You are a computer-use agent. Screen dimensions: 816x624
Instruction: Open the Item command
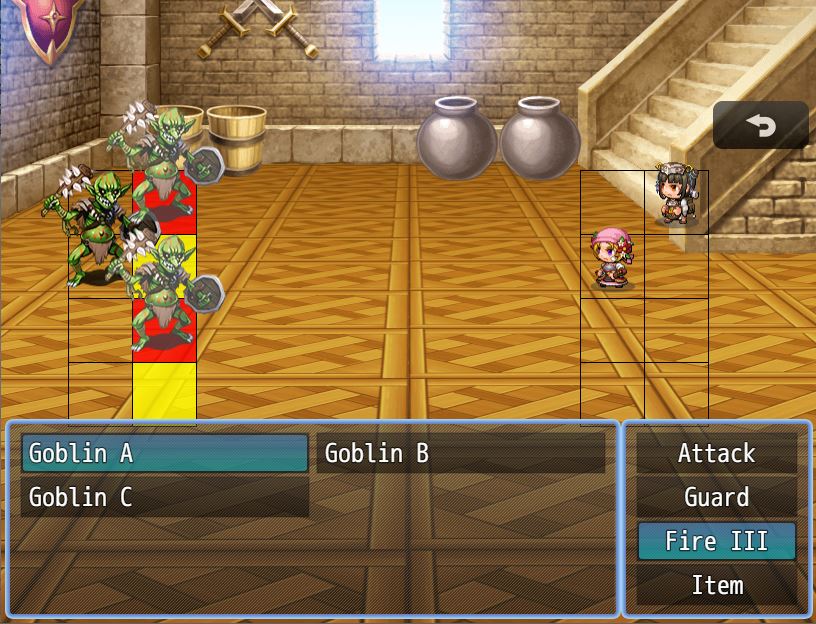(717, 585)
